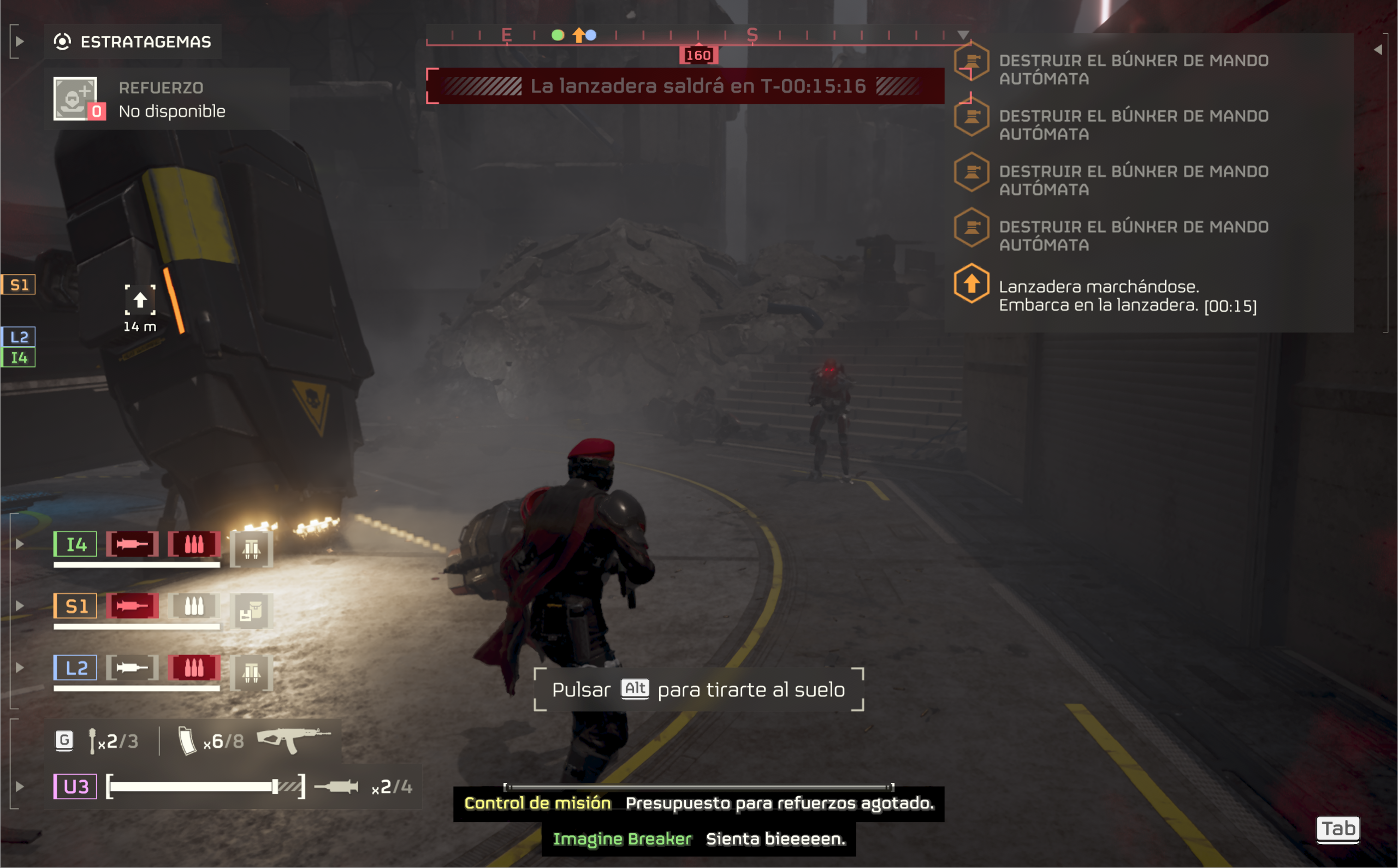Click S1's backpack icon in the team list
Image resolution: width=1398 pixels, height=868 pixels.
click(x=251, y=611)
